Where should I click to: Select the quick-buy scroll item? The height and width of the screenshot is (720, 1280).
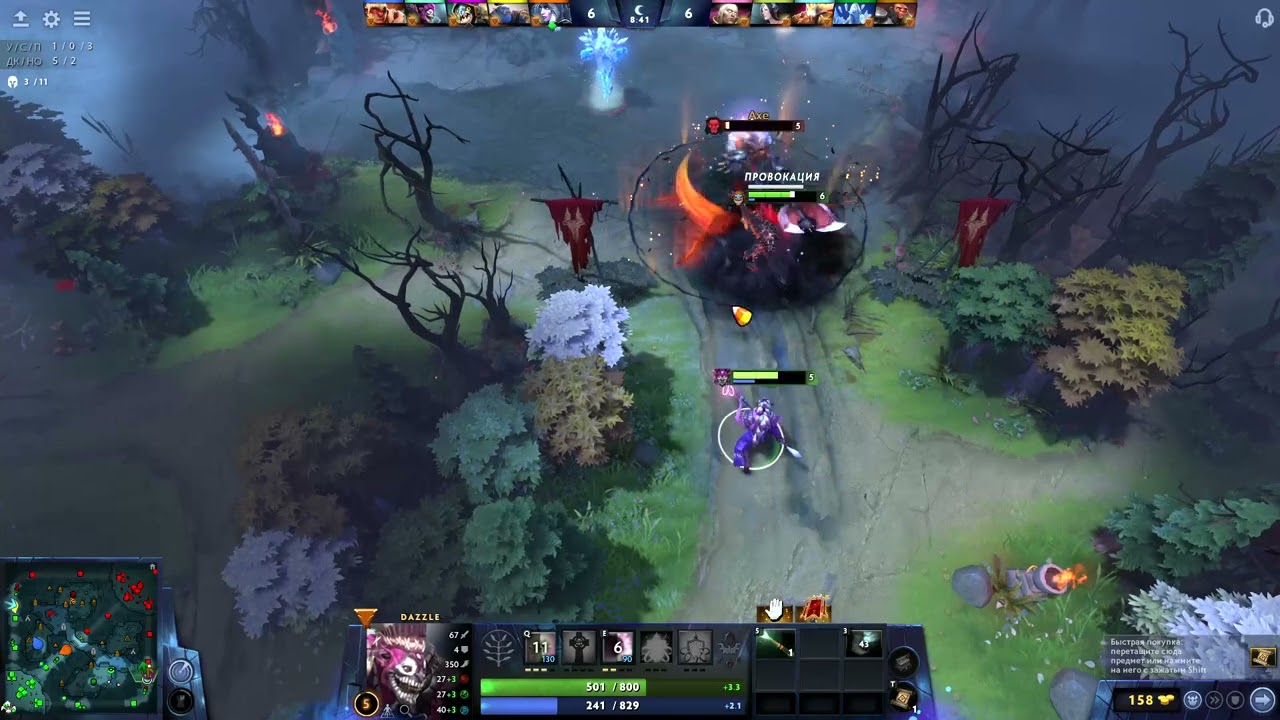click(1262, 656)
